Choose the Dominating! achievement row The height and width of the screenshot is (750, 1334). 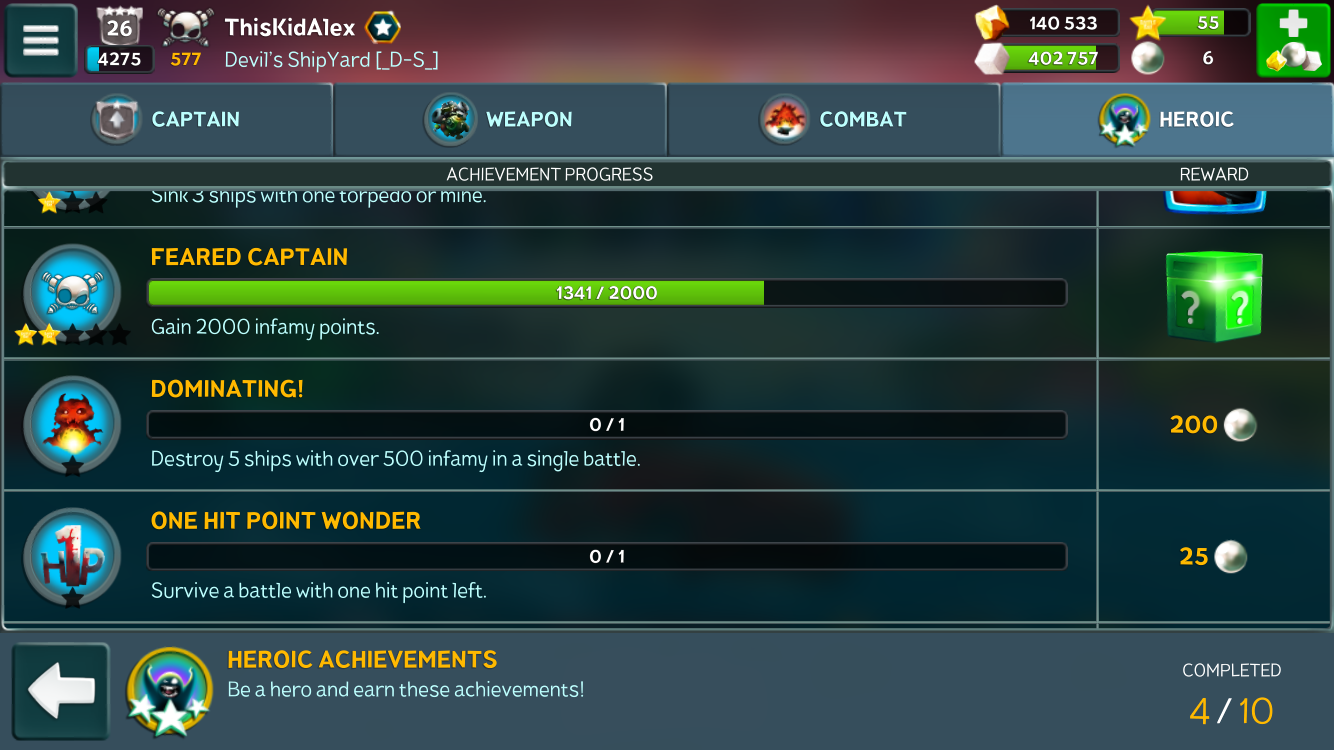[606, 425]
